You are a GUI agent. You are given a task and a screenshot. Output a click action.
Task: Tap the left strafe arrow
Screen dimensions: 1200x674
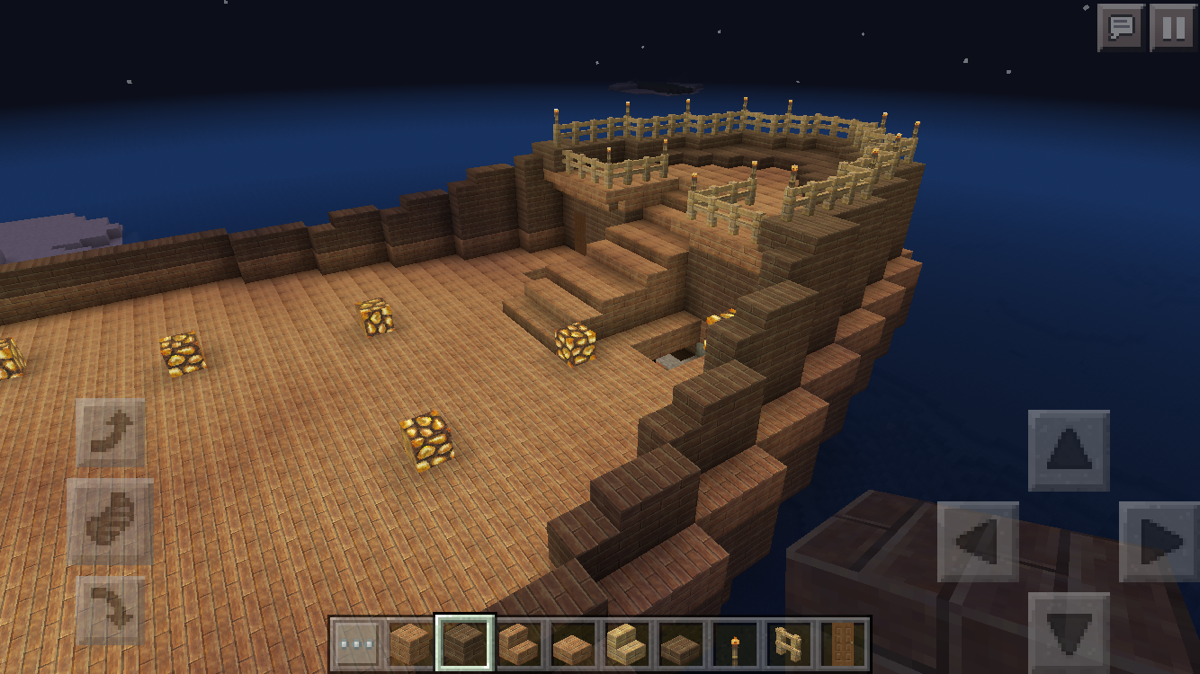977,541
